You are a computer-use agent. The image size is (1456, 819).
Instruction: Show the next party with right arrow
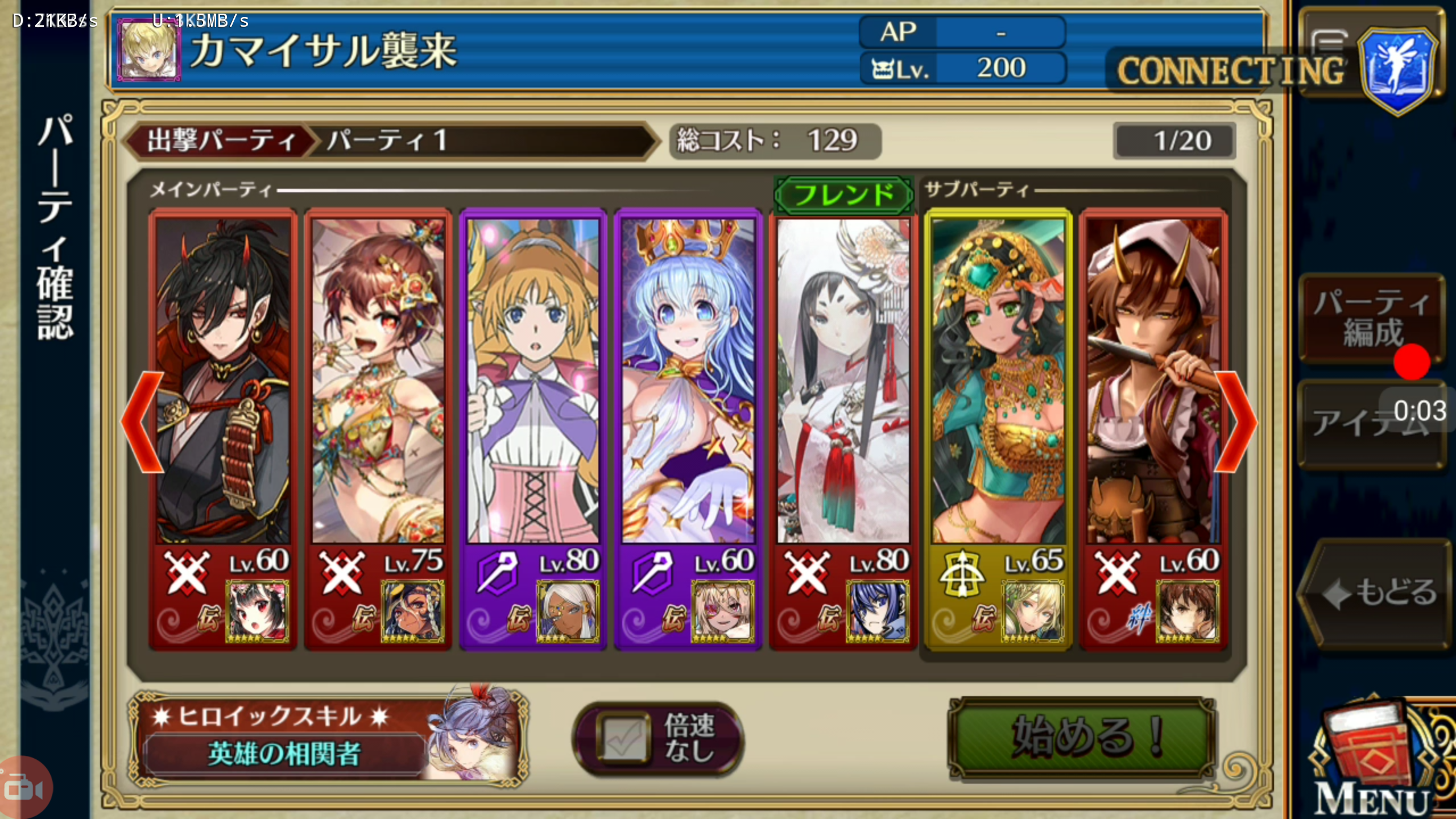click(x=1234, y=422)
